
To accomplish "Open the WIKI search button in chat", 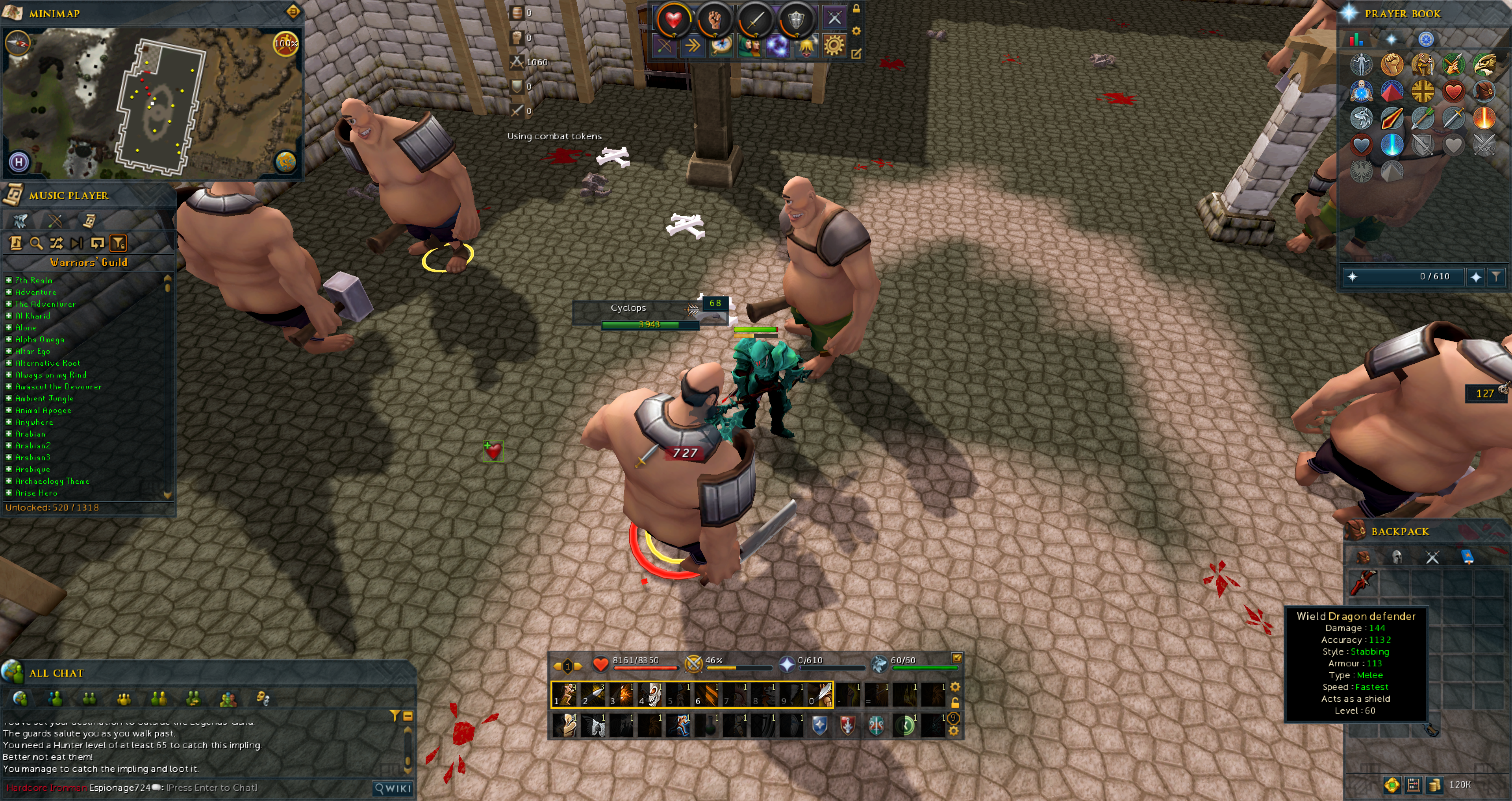I will coord(393,788).
